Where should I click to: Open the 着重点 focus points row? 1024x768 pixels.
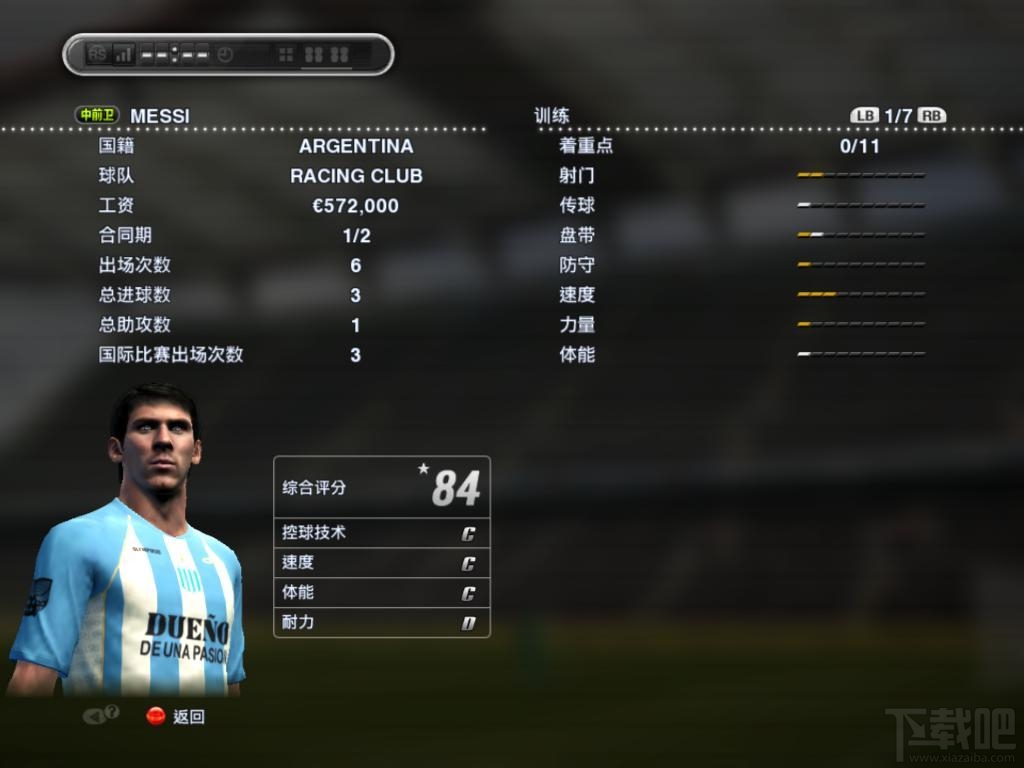point(586,146)
